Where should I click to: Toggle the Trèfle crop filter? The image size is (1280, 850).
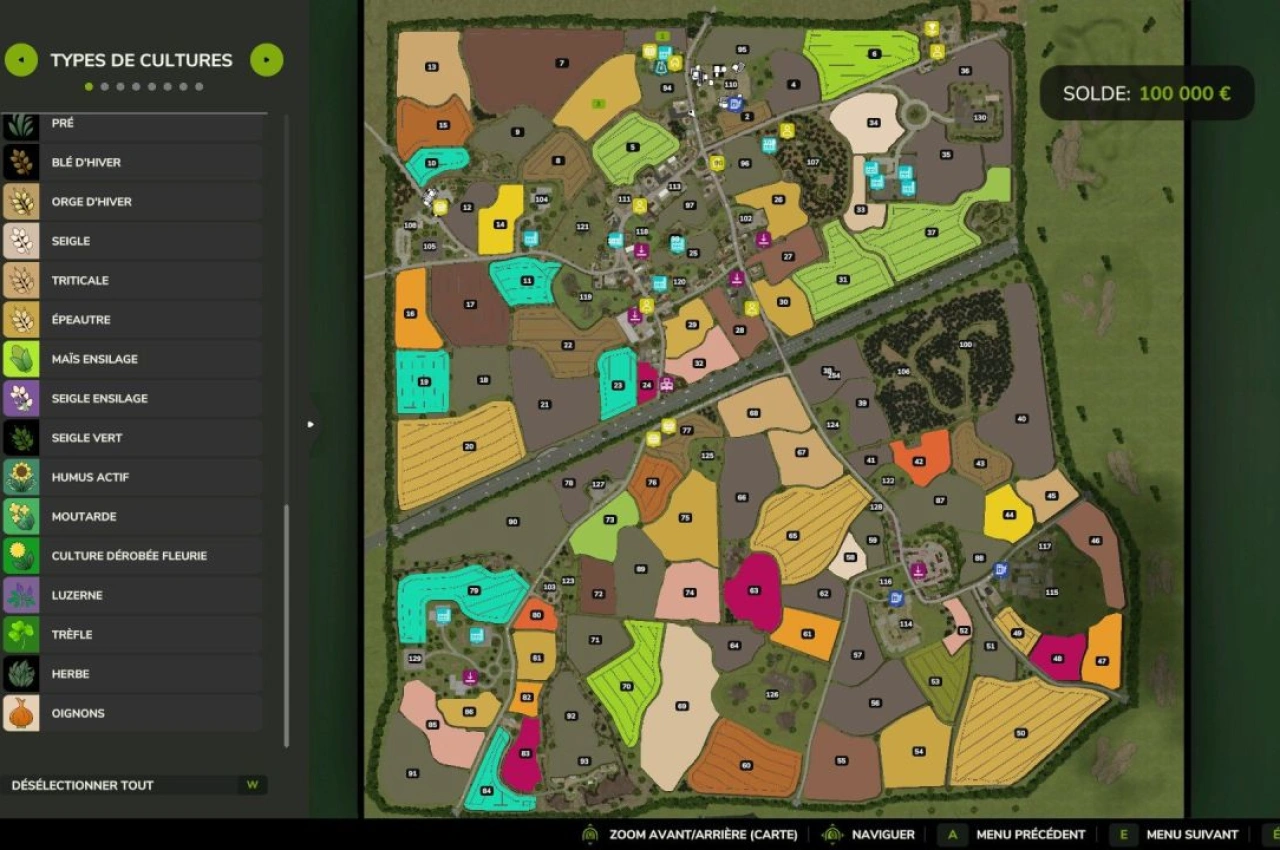click(132, 635)
